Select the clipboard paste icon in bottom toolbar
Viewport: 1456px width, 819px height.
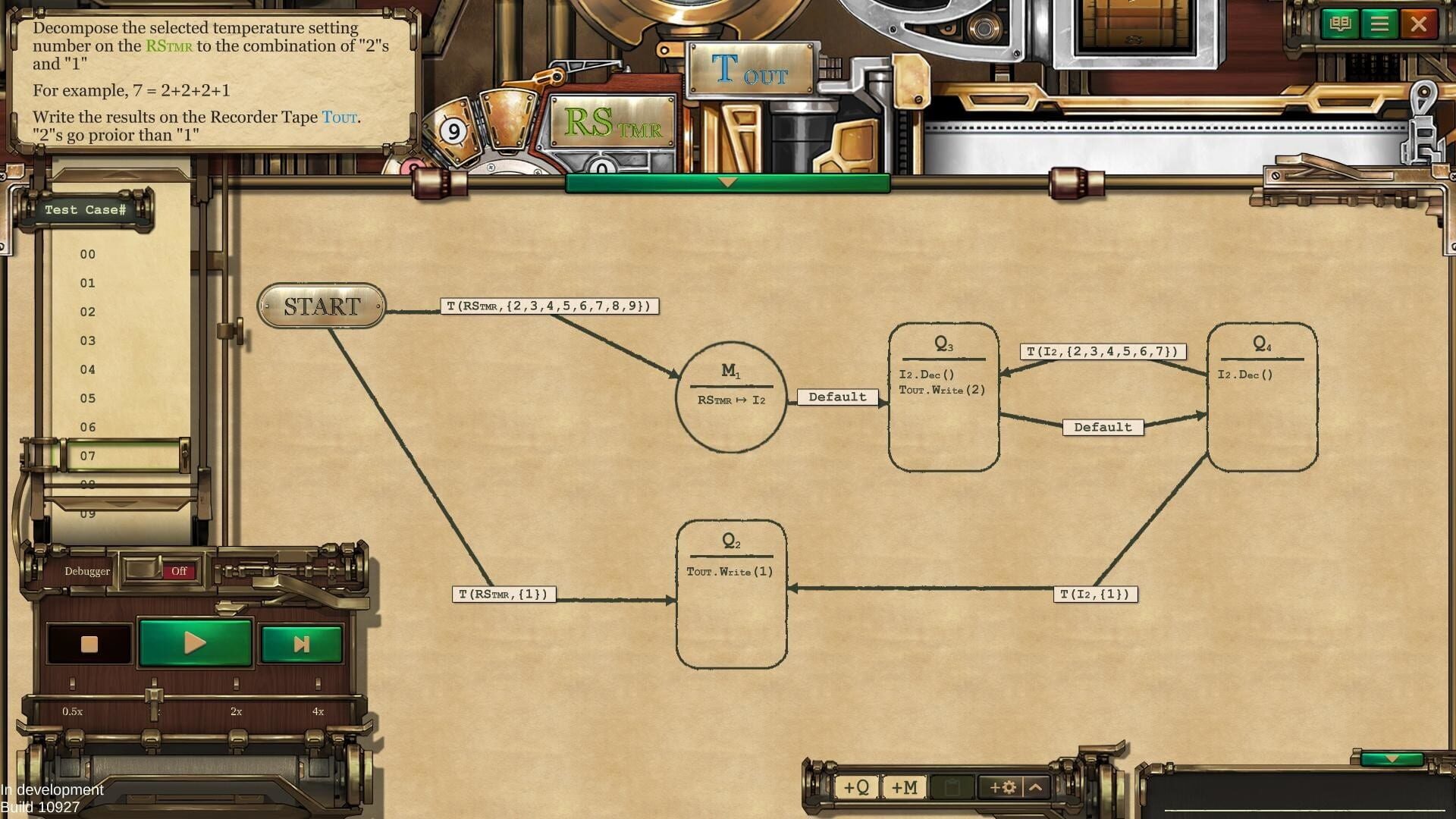[x=952, y=788]
